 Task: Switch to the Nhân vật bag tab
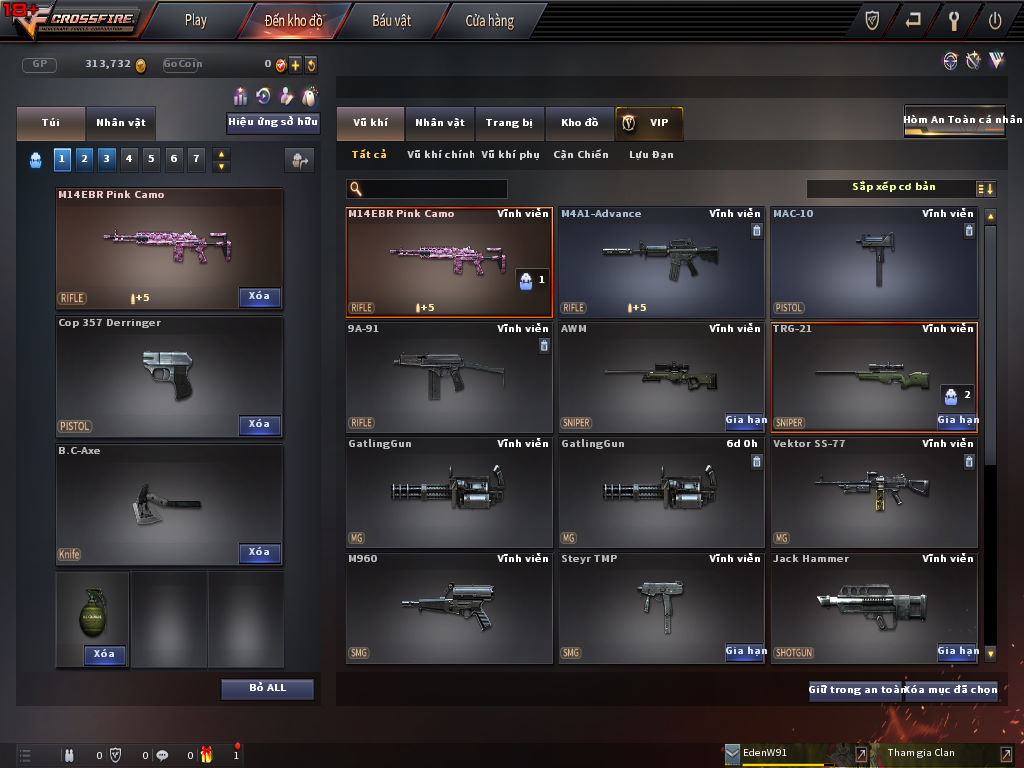point(120,123)
